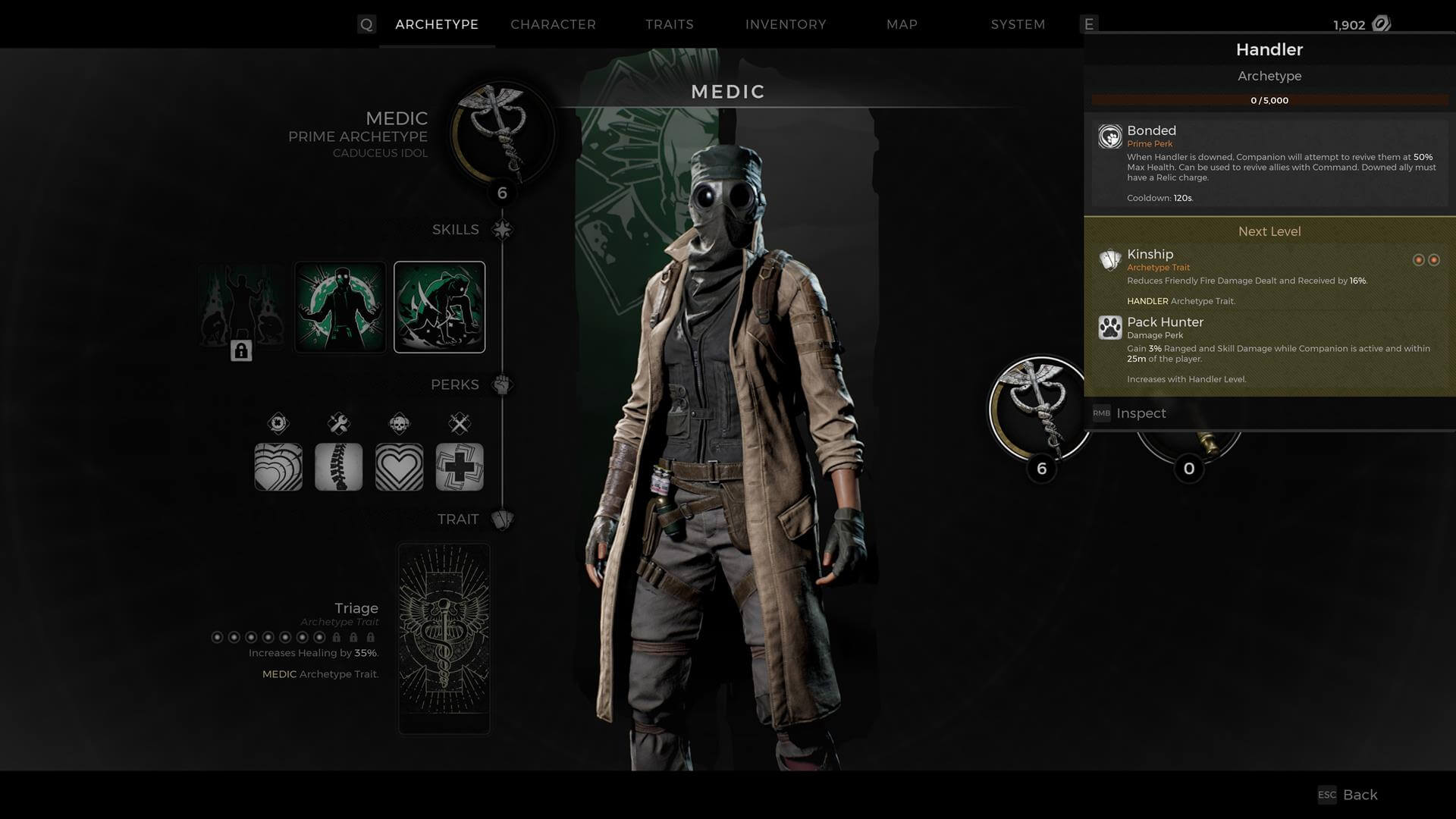Image resolution: width=1456 pixels, height=819 pixels.
Task: Open the Character tab
Action: 553,24
